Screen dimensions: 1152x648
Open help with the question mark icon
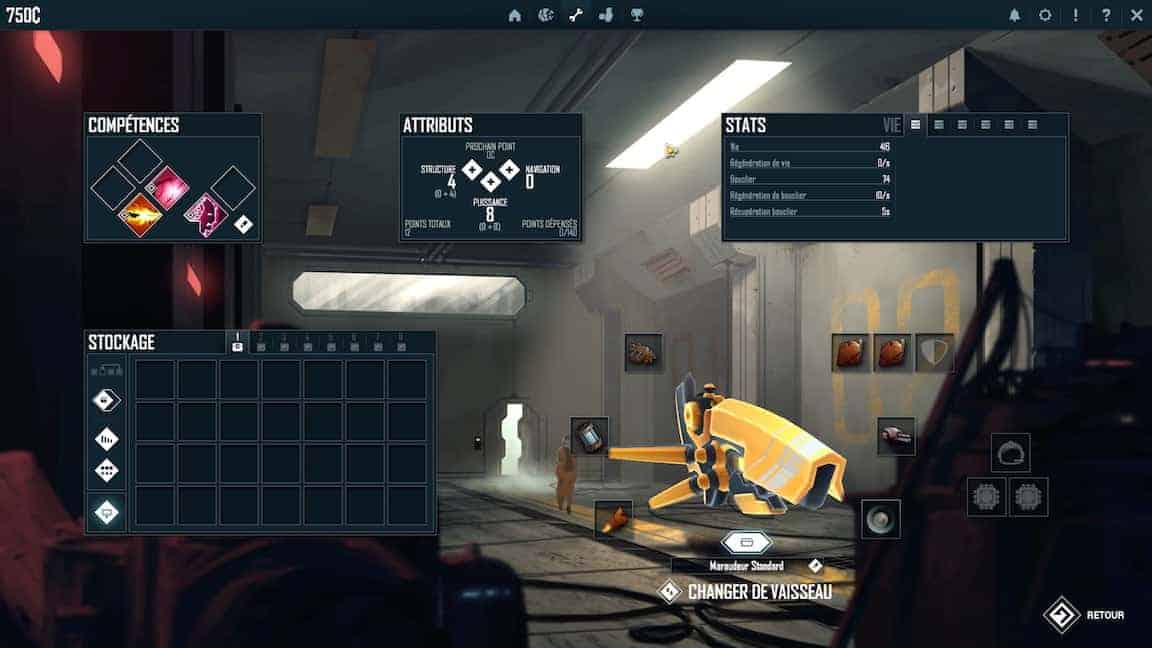coord(1106,15)
